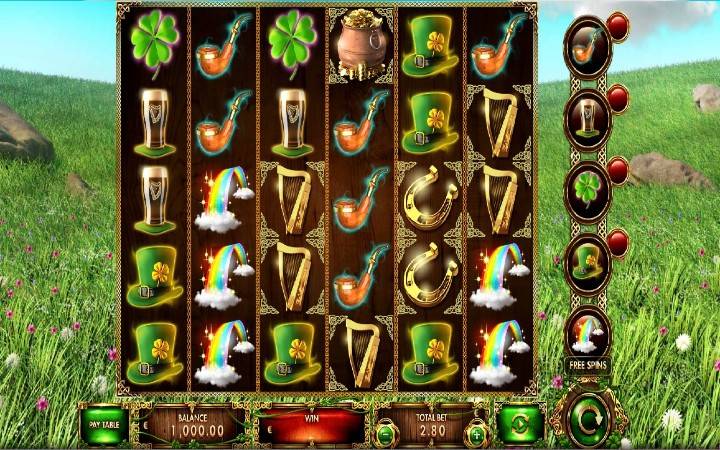This screenshot has height=450, width=720.
Task: Open the Pay Table
Action: [103, 424]
